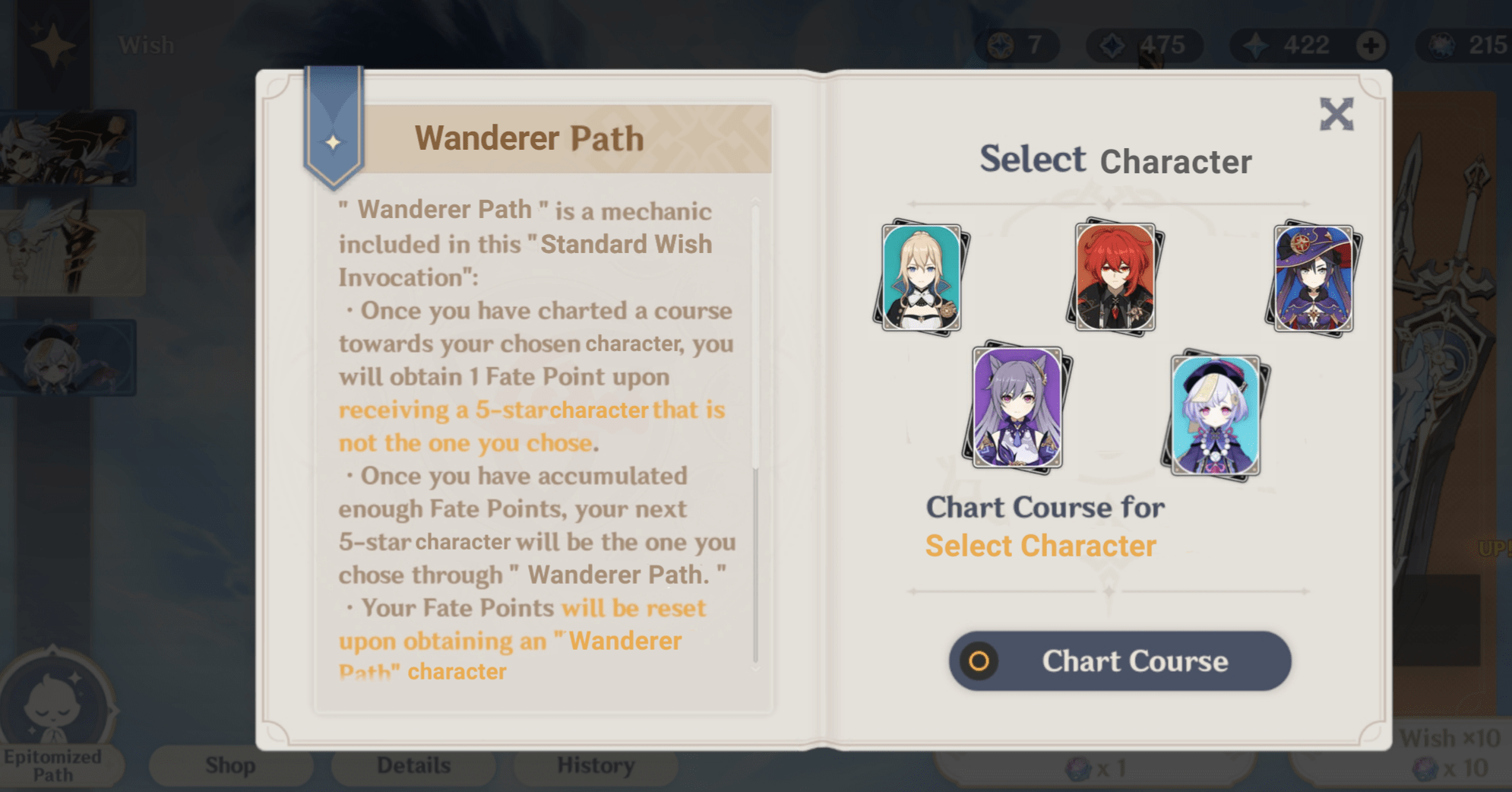Image resolution: width=1512 pixels, height=792 pixels.
Task: Select Qiqi's character card
Action: coord(1216,417)
